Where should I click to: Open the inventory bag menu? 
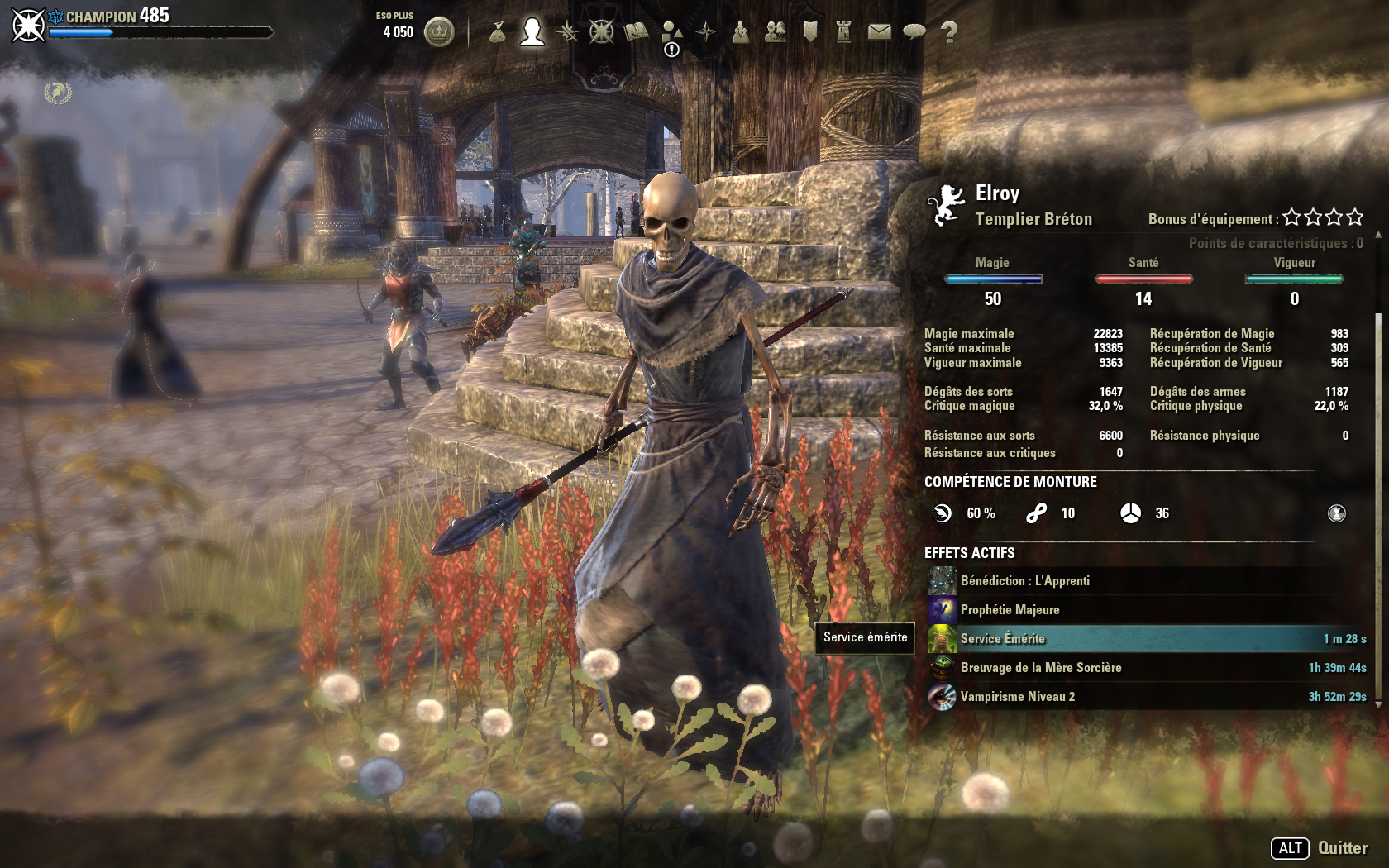(497, 32)
